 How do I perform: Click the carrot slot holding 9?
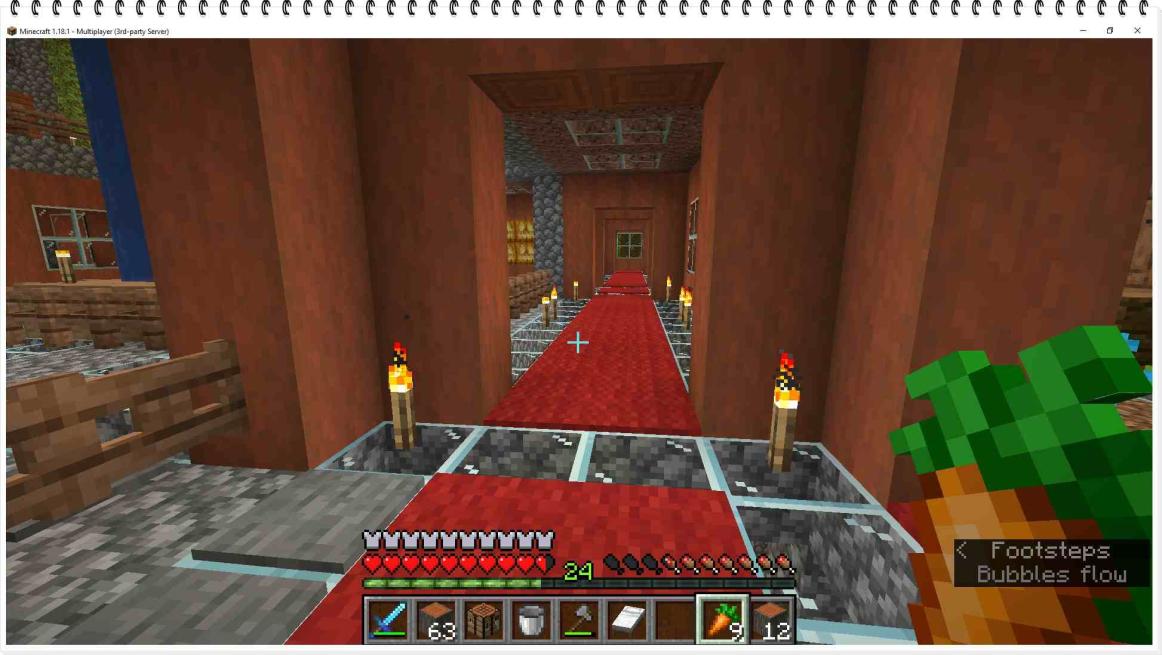723,620
